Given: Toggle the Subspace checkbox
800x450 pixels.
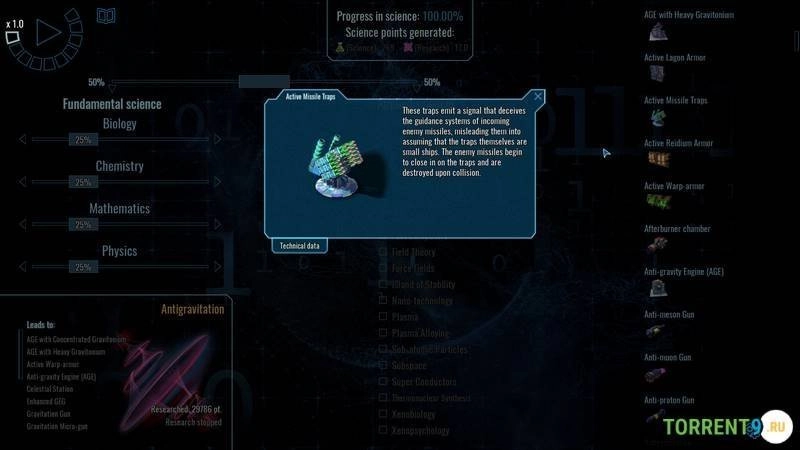Looking at the screenshot, I should point(383,365).
